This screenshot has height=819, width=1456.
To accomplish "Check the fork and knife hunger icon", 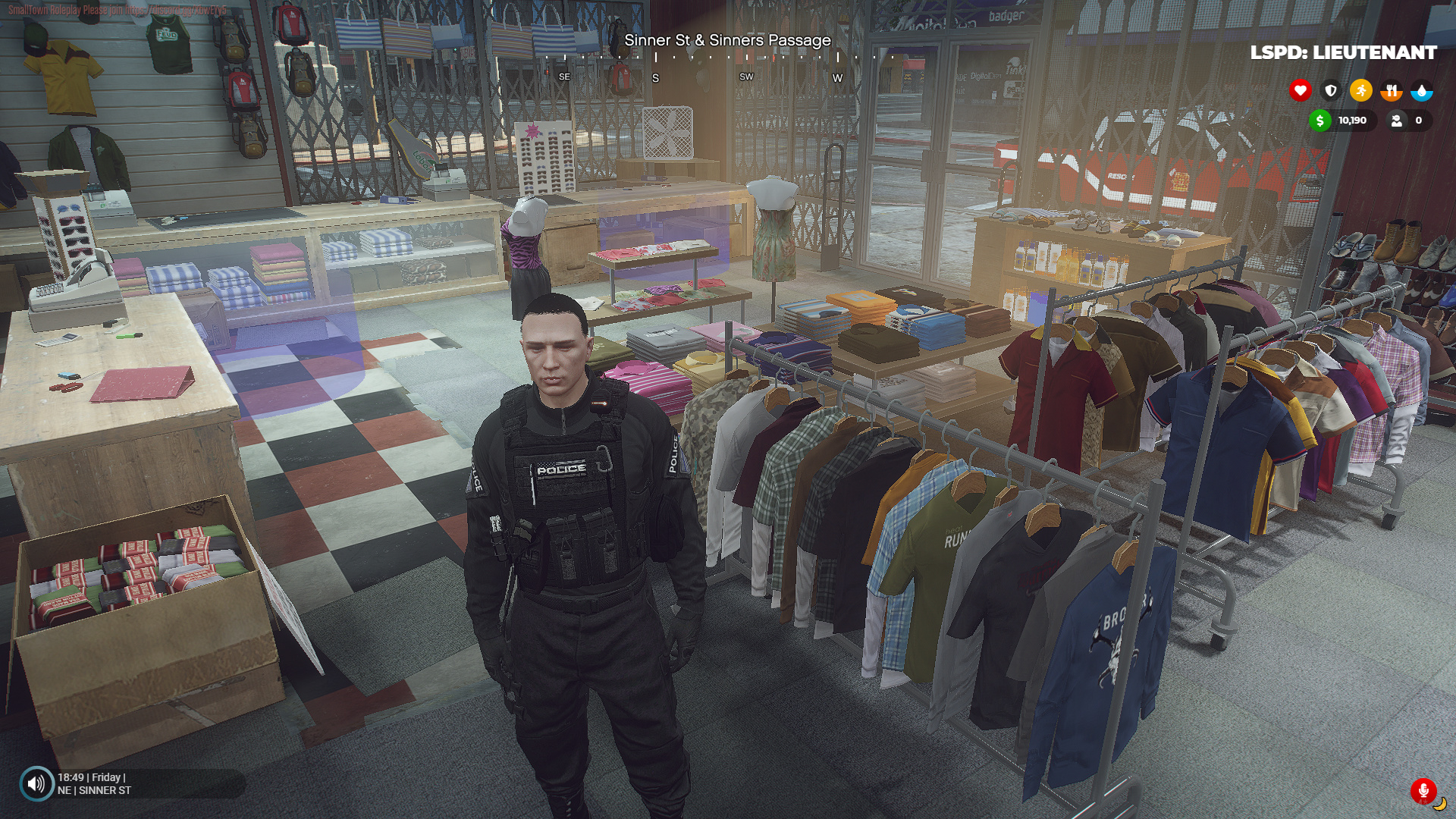I will pyautogui.click(x=1391, y=91).
